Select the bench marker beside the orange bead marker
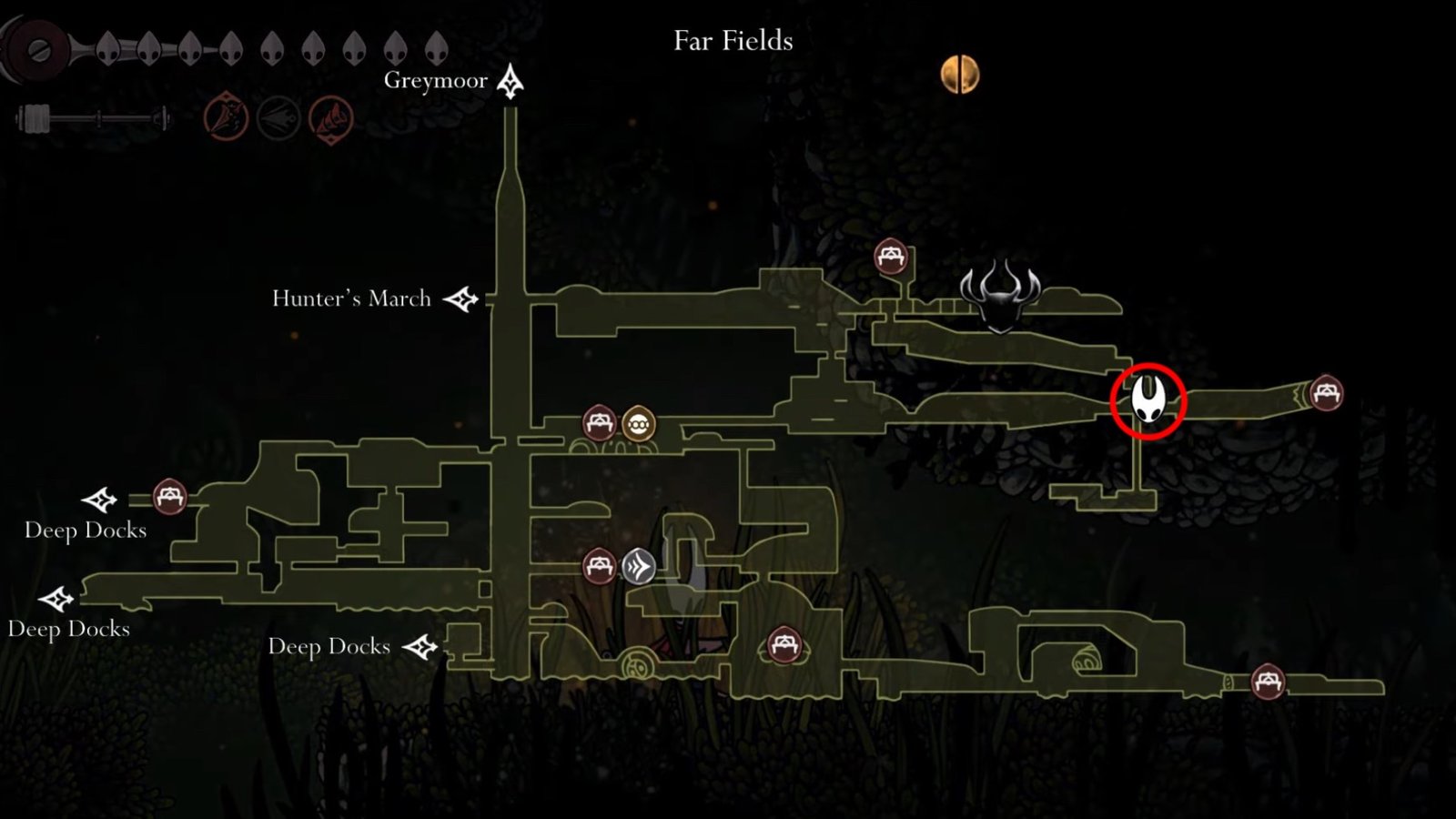The width and height of the screenshot is (1456, 819). point(599,423)
